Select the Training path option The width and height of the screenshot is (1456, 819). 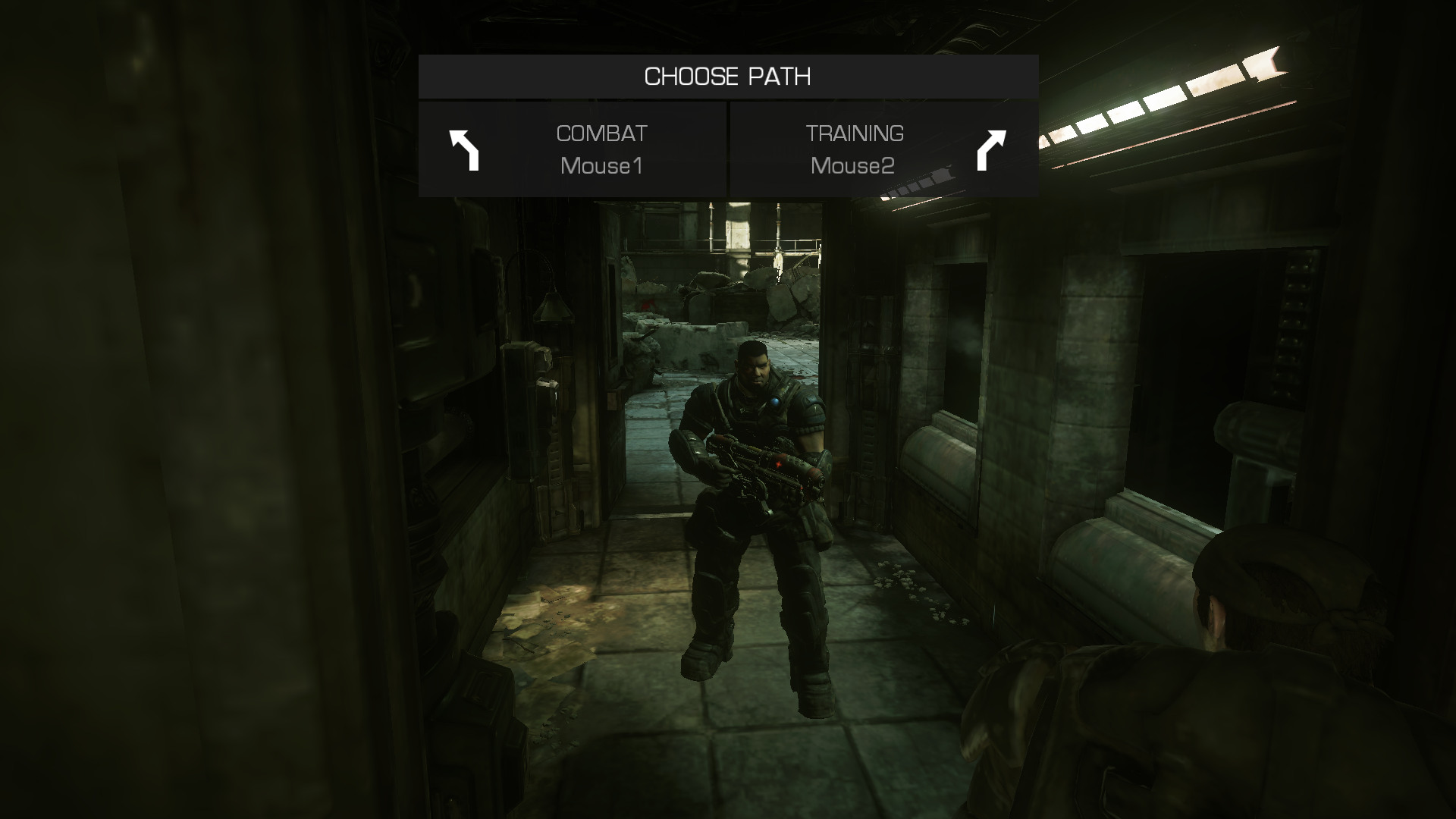click(x=883, y=149)
